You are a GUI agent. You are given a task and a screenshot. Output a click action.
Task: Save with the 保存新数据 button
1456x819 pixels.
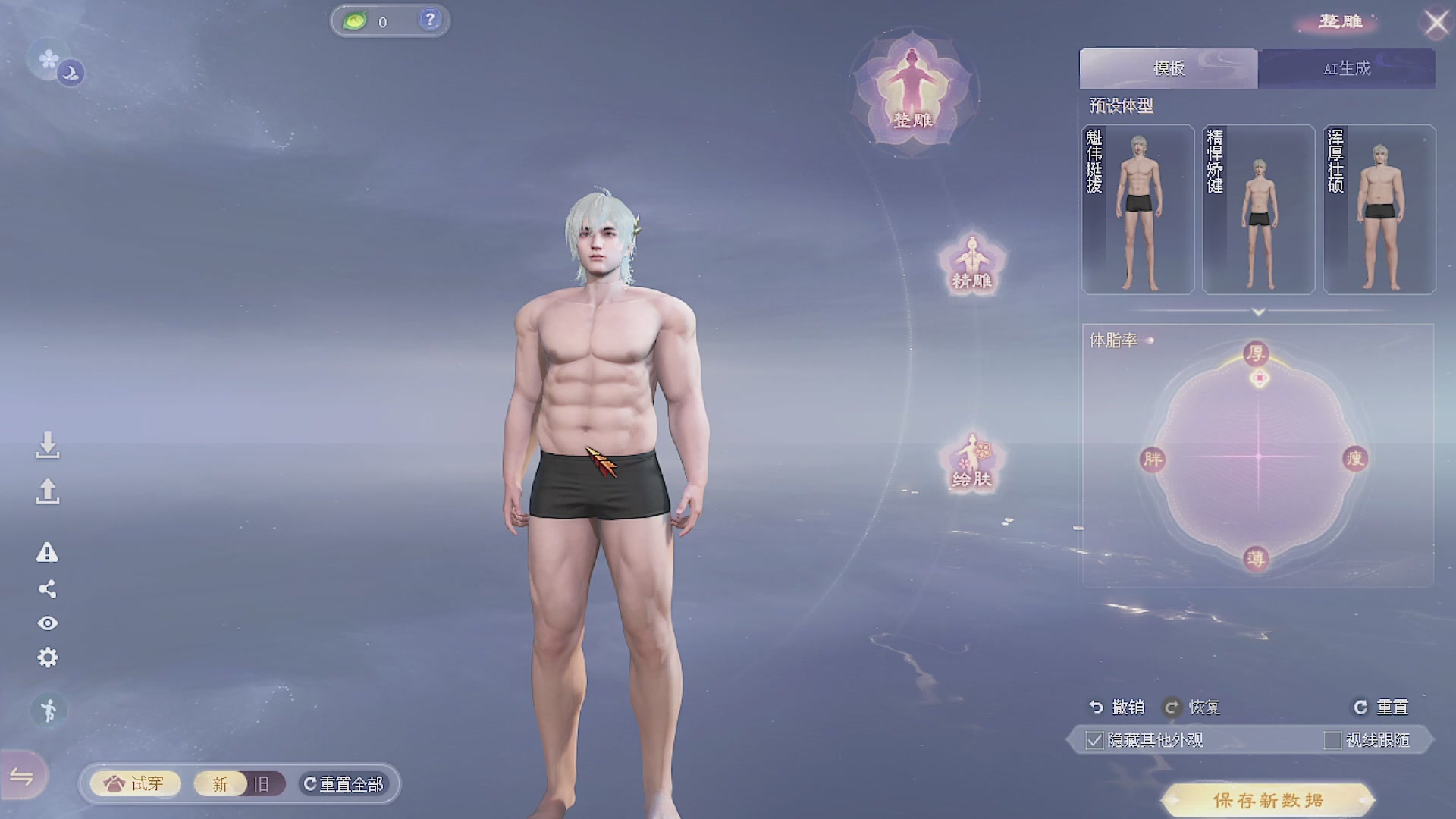click(x=1267, y=800)
